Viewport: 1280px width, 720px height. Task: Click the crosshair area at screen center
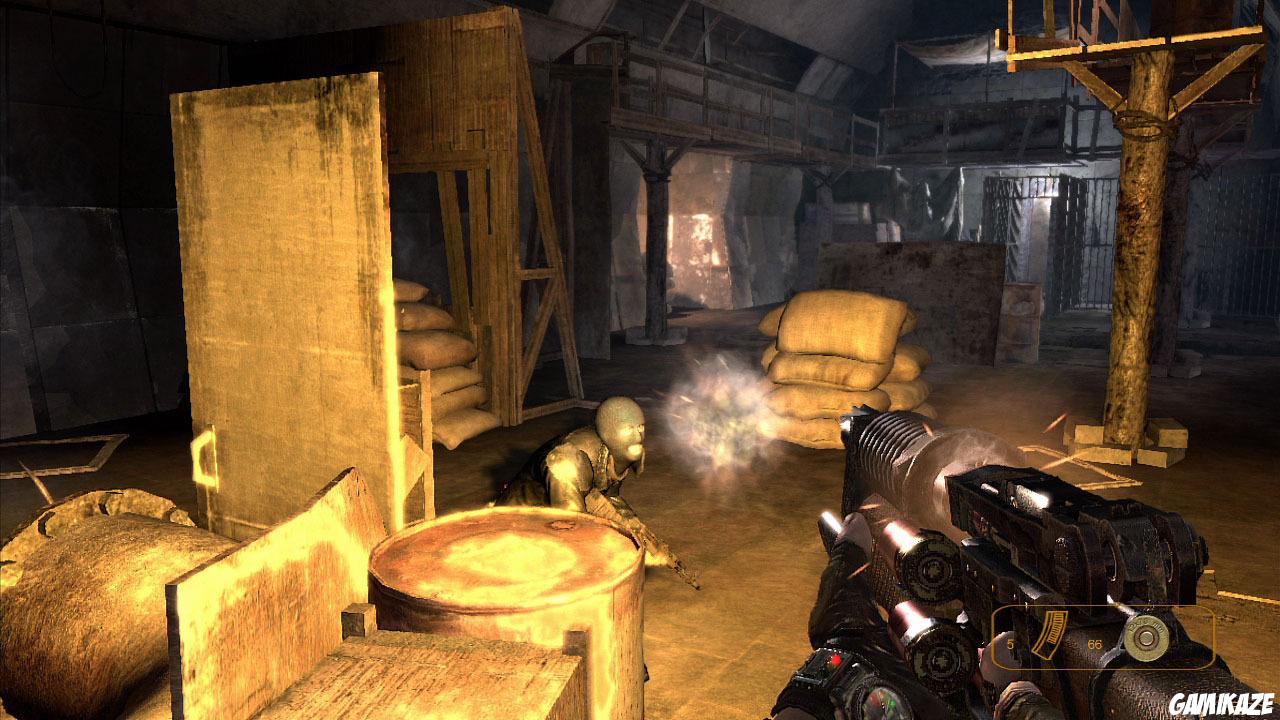(640, 360)
